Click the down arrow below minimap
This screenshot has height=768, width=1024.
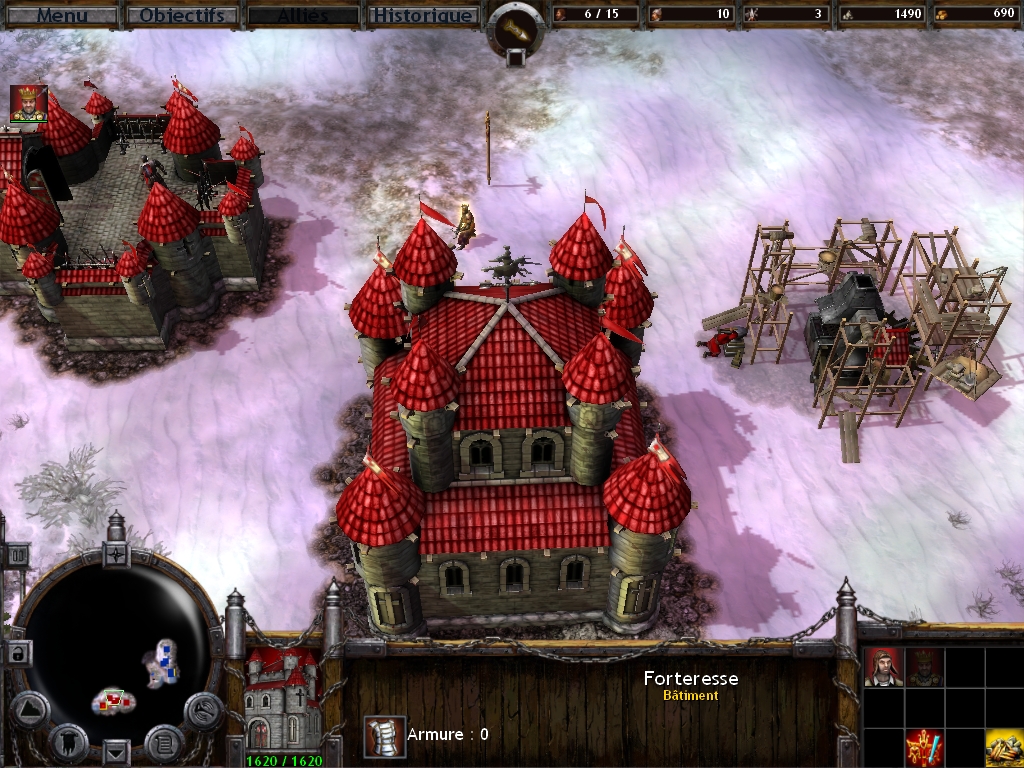(117, 750)
